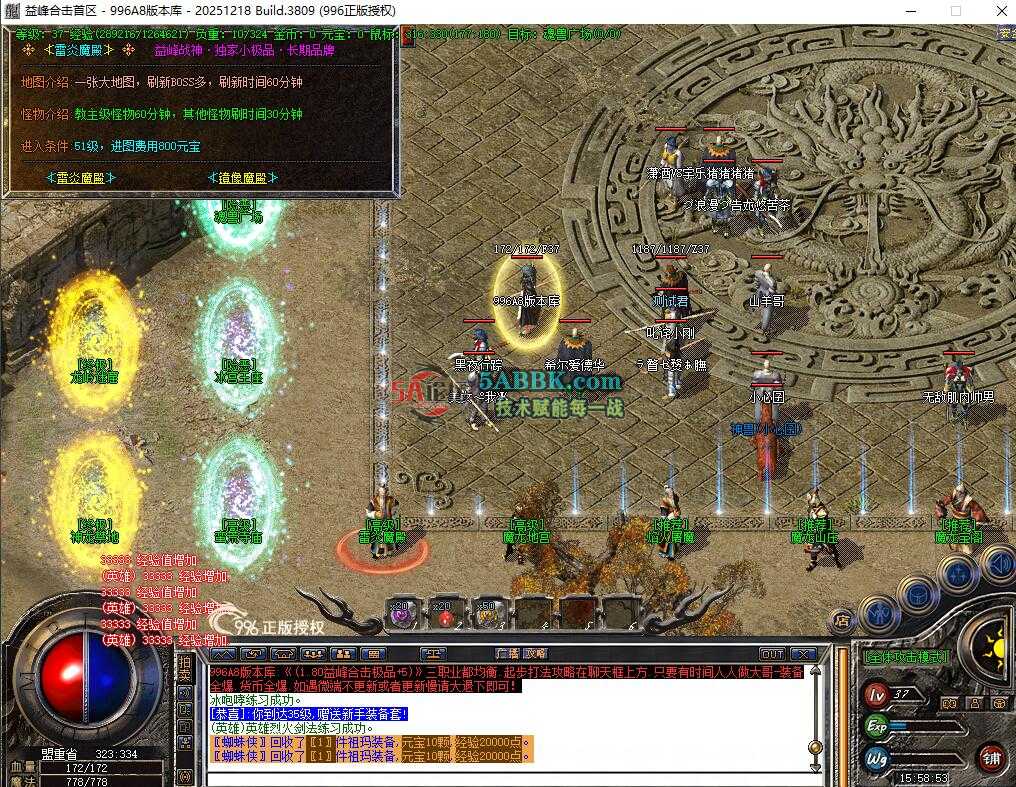Open the 铺 stall red button
This screenshot has height=787, width=1016.
[x=991, y=758]
